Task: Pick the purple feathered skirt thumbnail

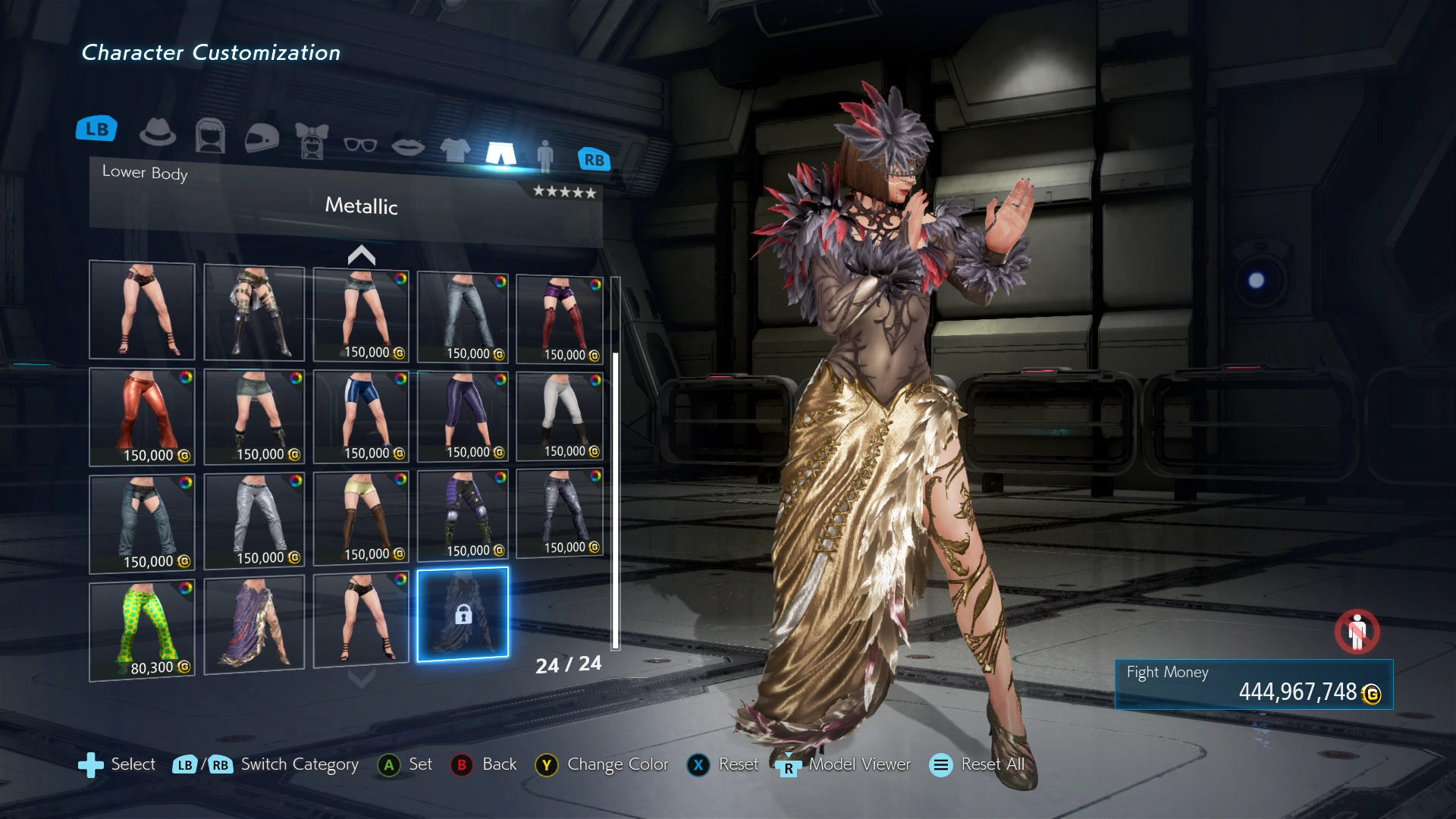Action: 254,623
